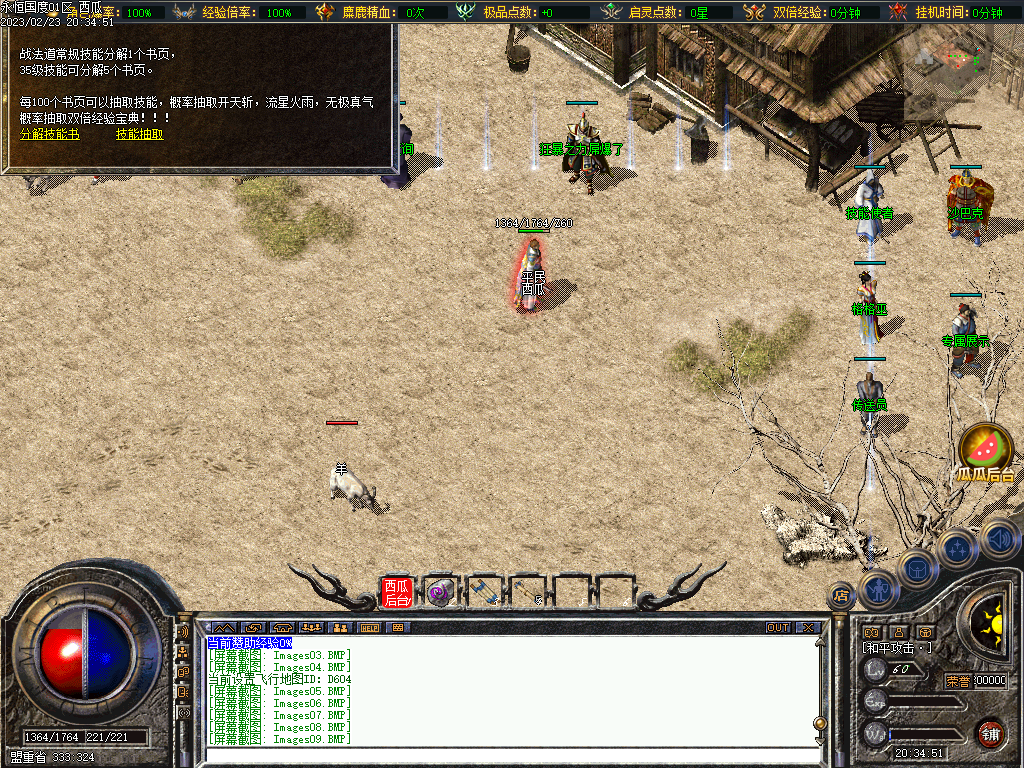
Task: Close the chat panel with X
Action: (807, 627)
